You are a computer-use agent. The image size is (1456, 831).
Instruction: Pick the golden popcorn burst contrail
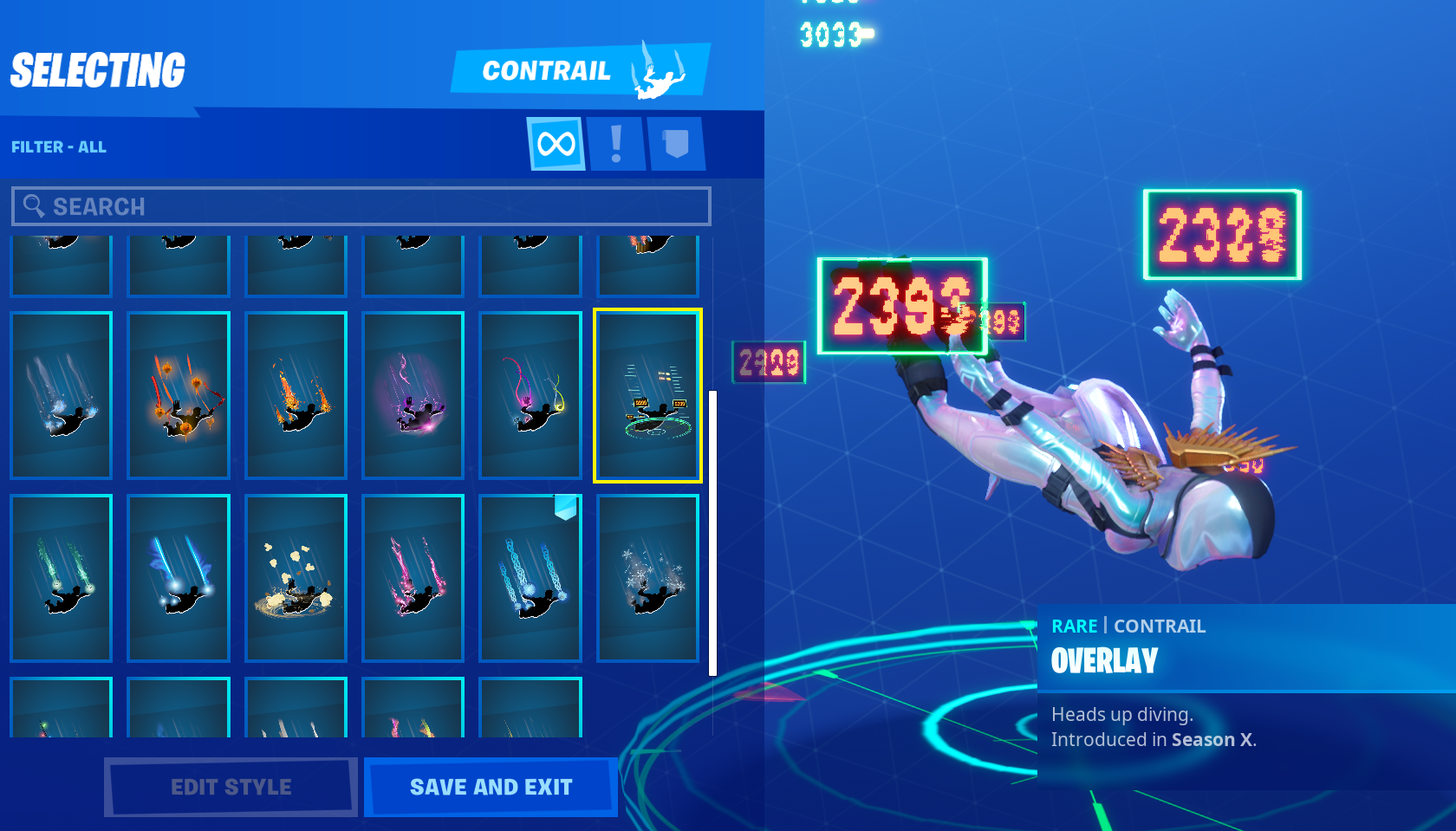pos(296,578)
